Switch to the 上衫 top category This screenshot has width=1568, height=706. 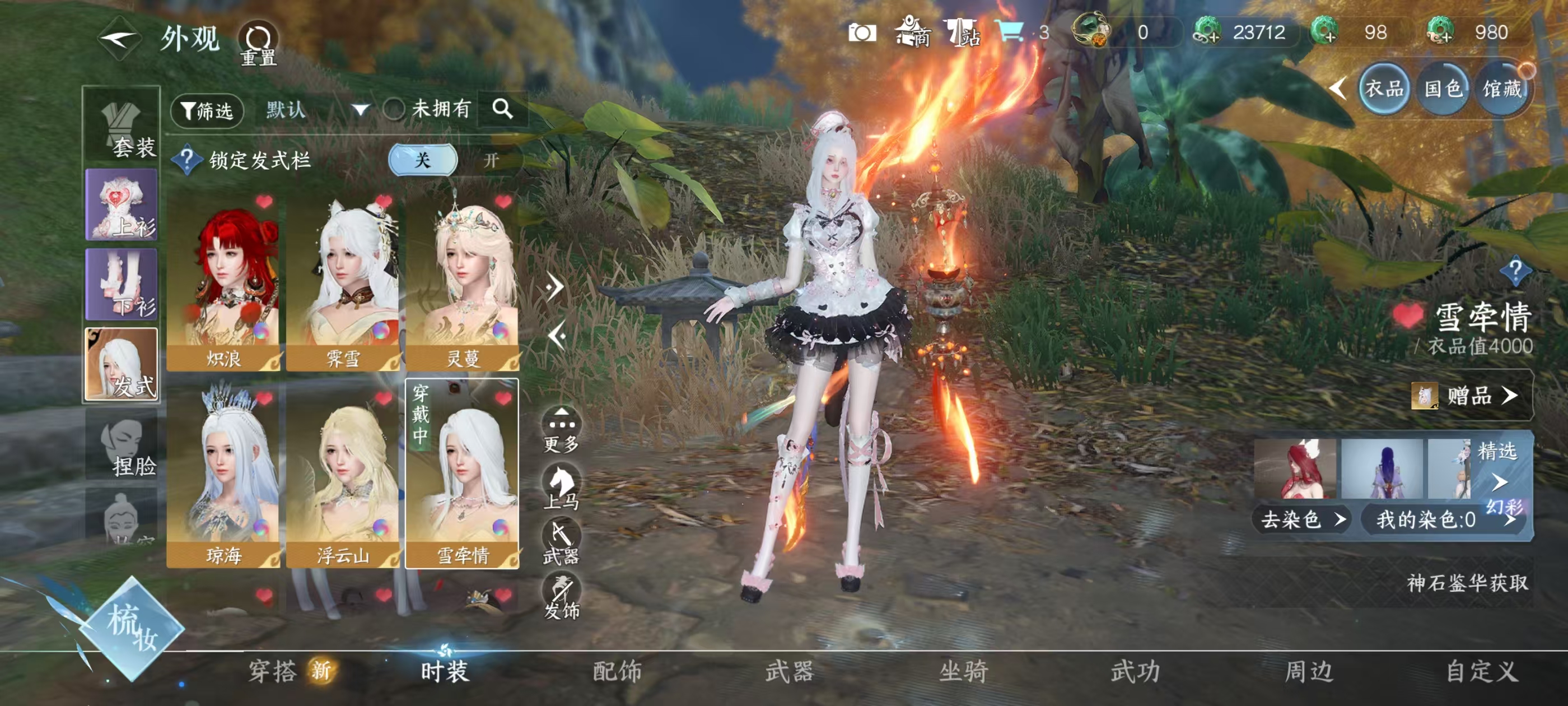122,205
